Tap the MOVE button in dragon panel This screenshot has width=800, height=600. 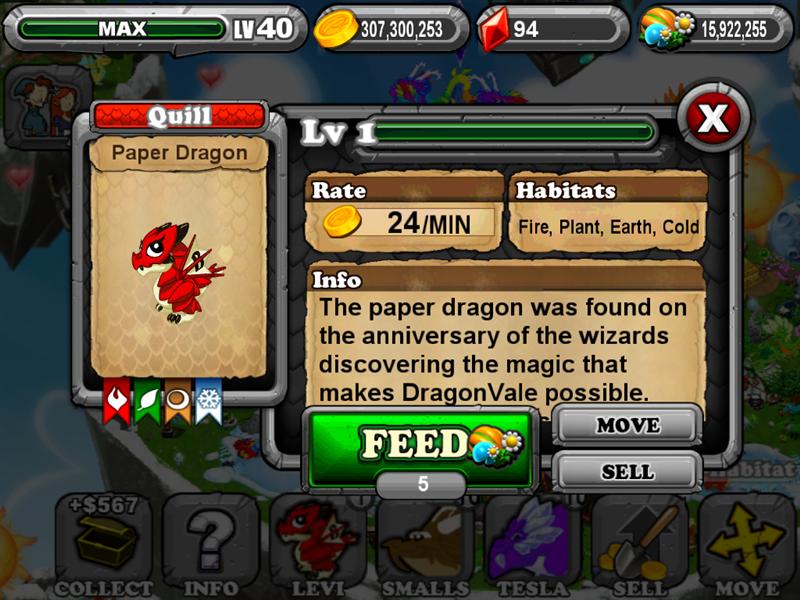(627, 425)
